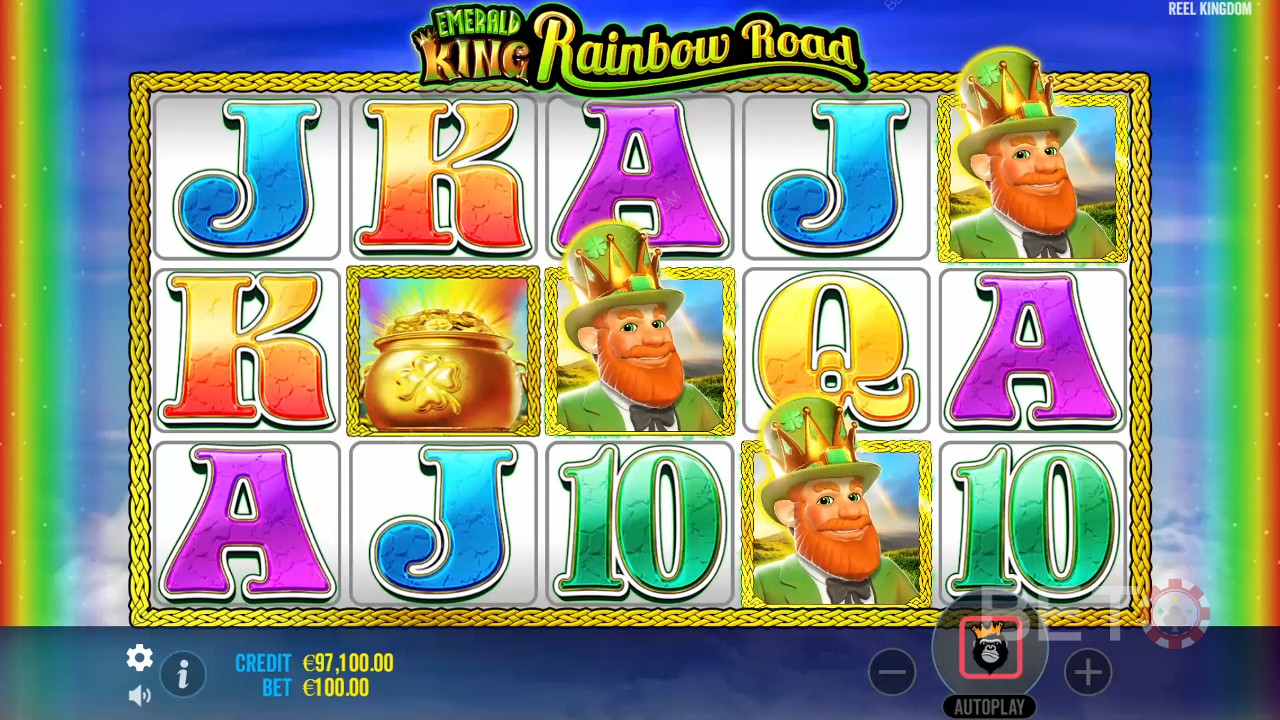Open the settings gear menu
Image resolution: width=1280 pixels, height=720 pixels.
tap(138, 658)
